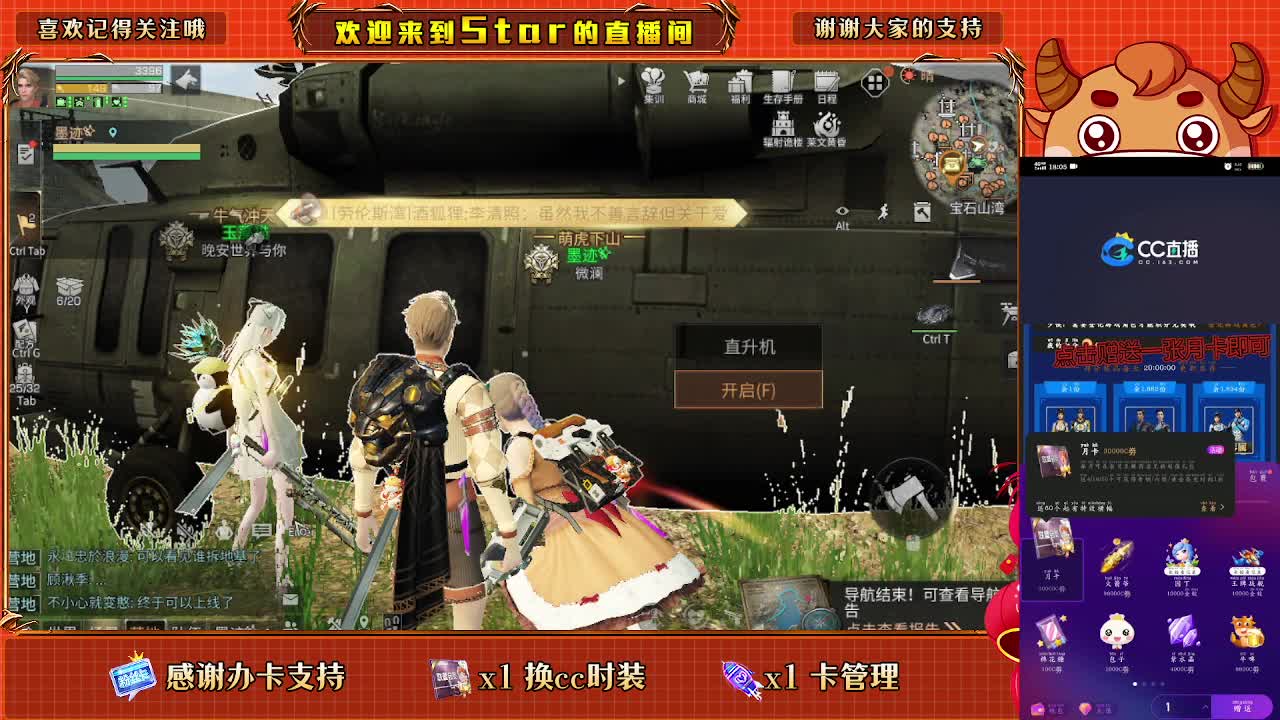Select the 包子 bun gift icon
This screenshot has height=720, width=1280.
pyautogui.click(x=1116, y=630)
